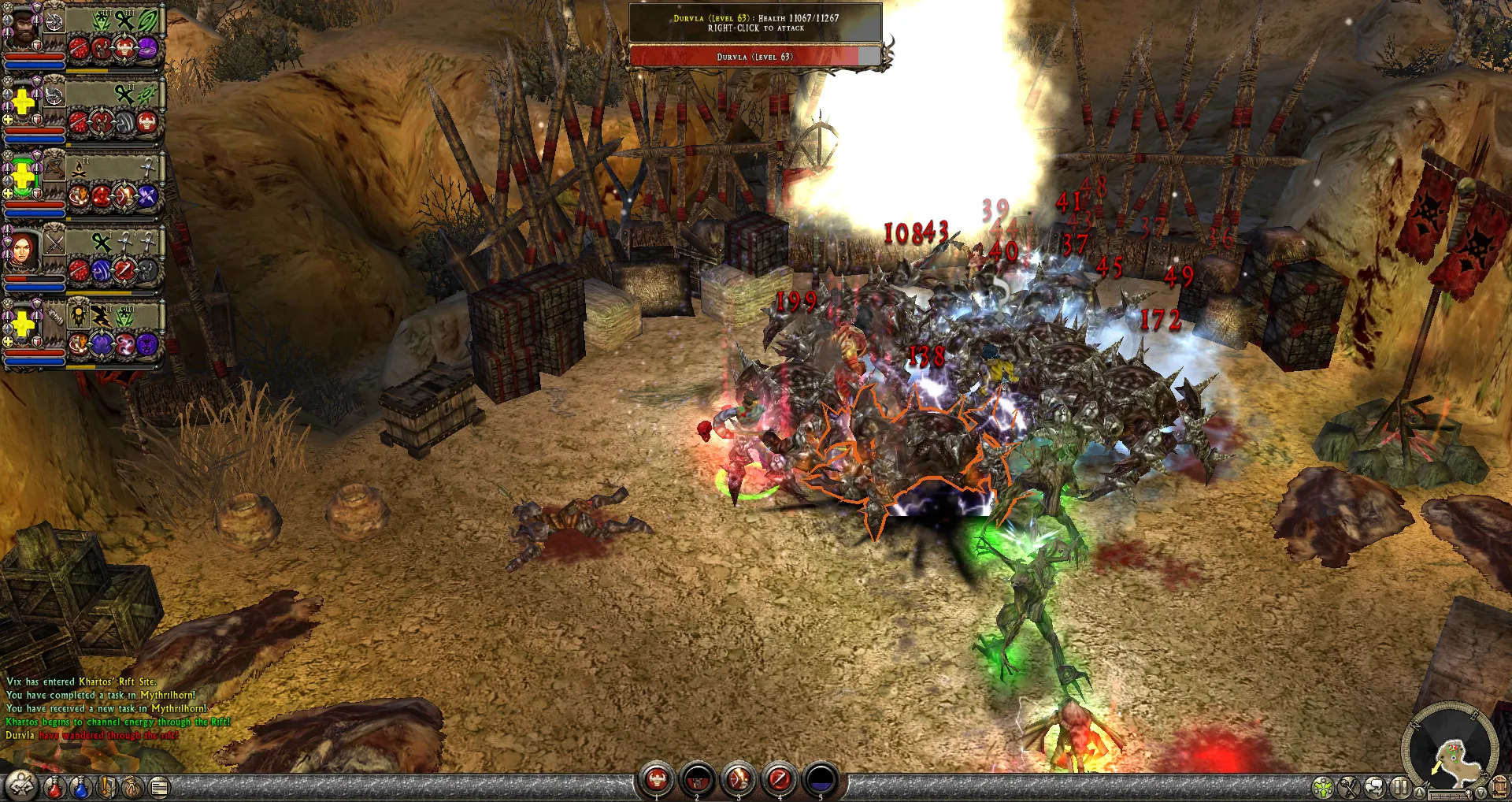The image size is (1512, 802).
Task: Open the quest journal icon
Action: [x=107, y=786]
